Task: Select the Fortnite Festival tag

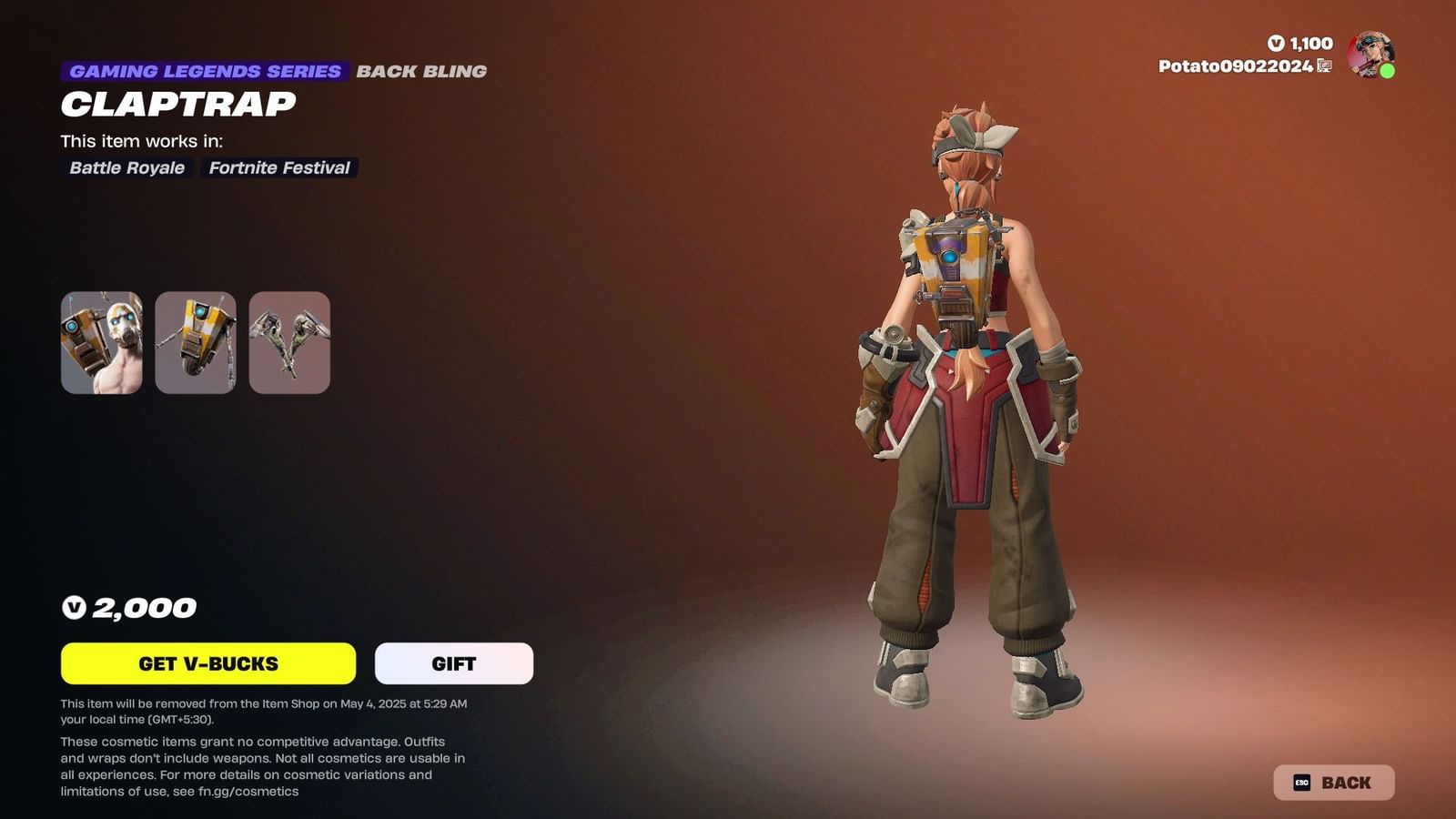Action: pos(279,167)
